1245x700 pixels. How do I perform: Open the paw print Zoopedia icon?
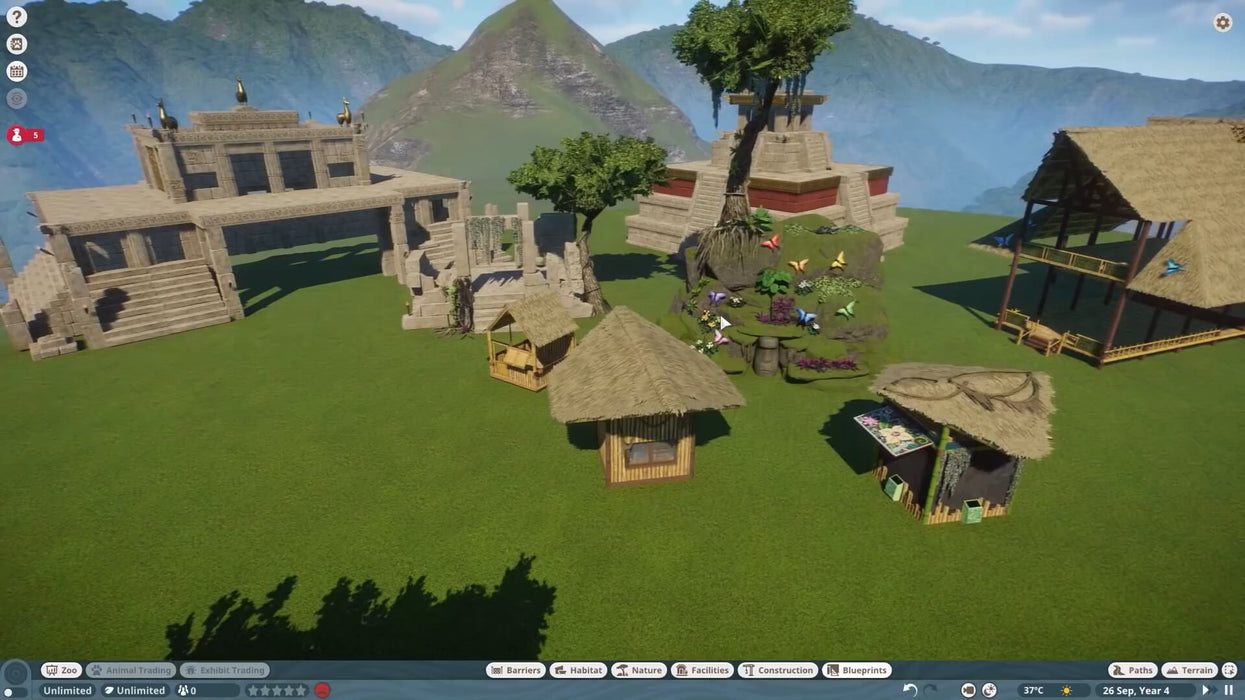click(x=16, y=44)
